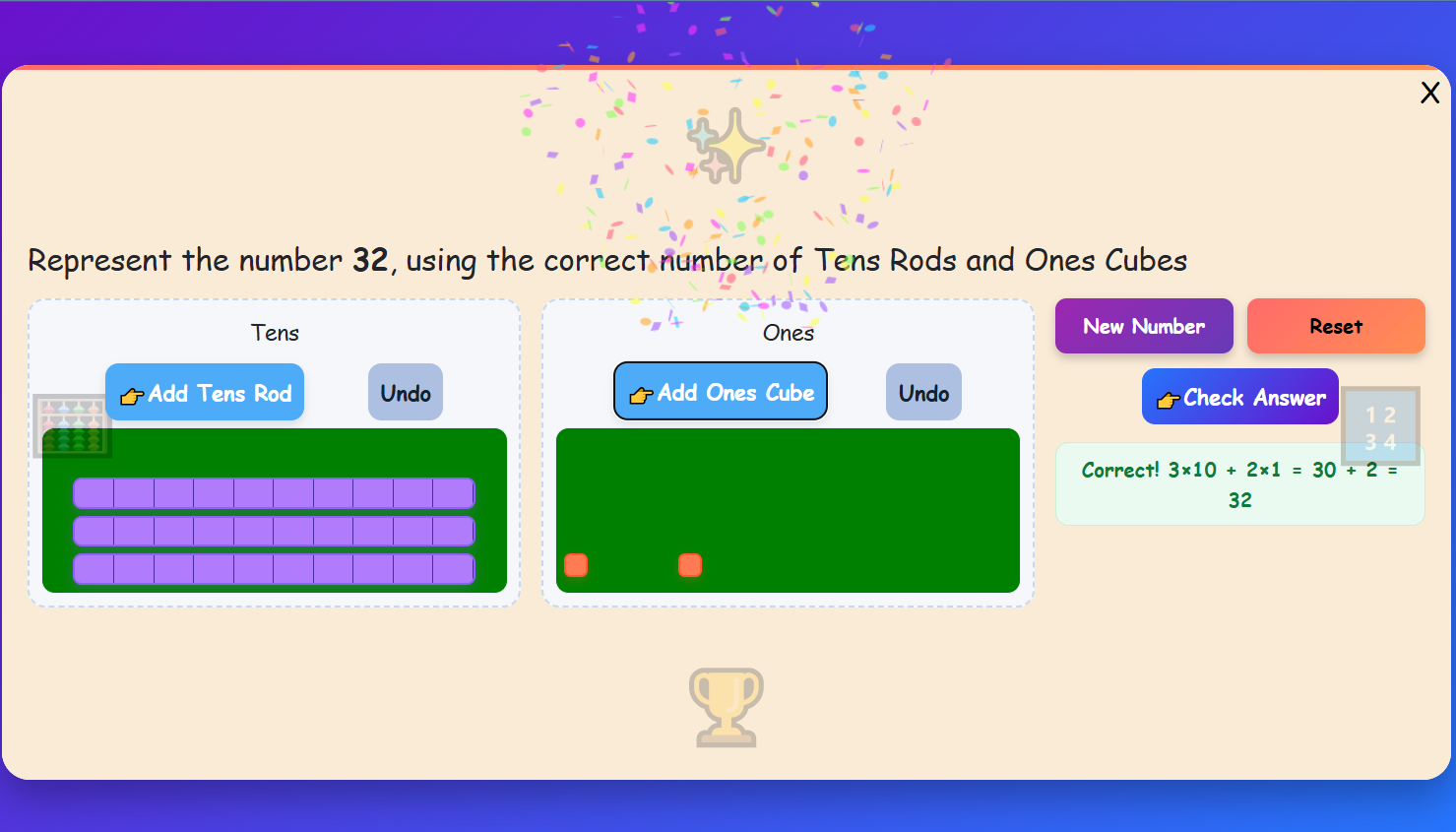Screen dimensions: 1456x832
Task: Click the abacus icon on the left edge
Action: pyautogui.click(x=72, y=425)
